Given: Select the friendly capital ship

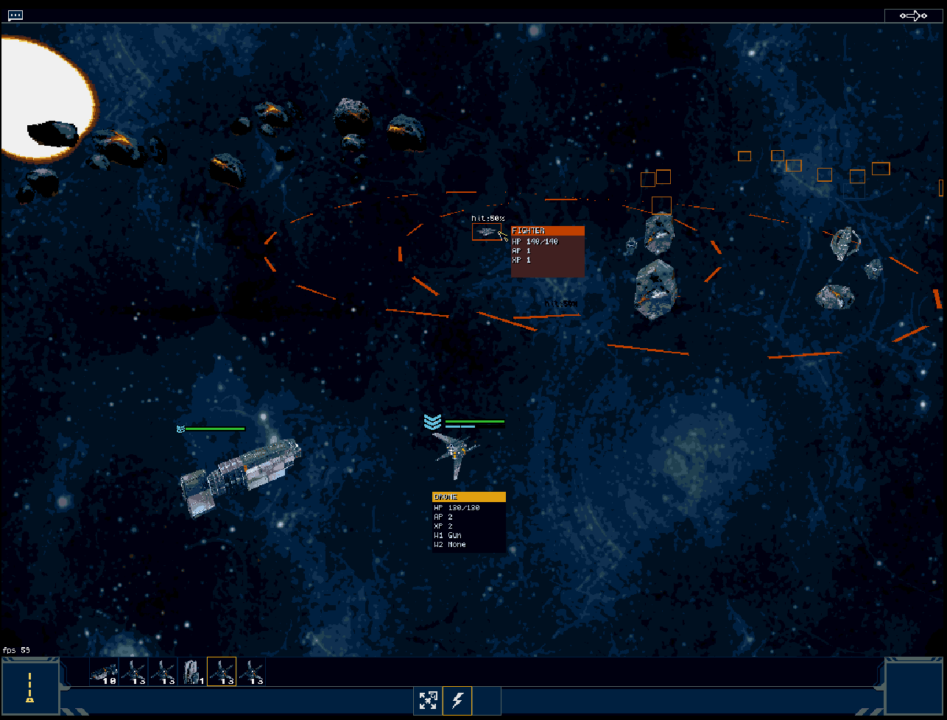Looking at the screenshot, I should [240, 472].
